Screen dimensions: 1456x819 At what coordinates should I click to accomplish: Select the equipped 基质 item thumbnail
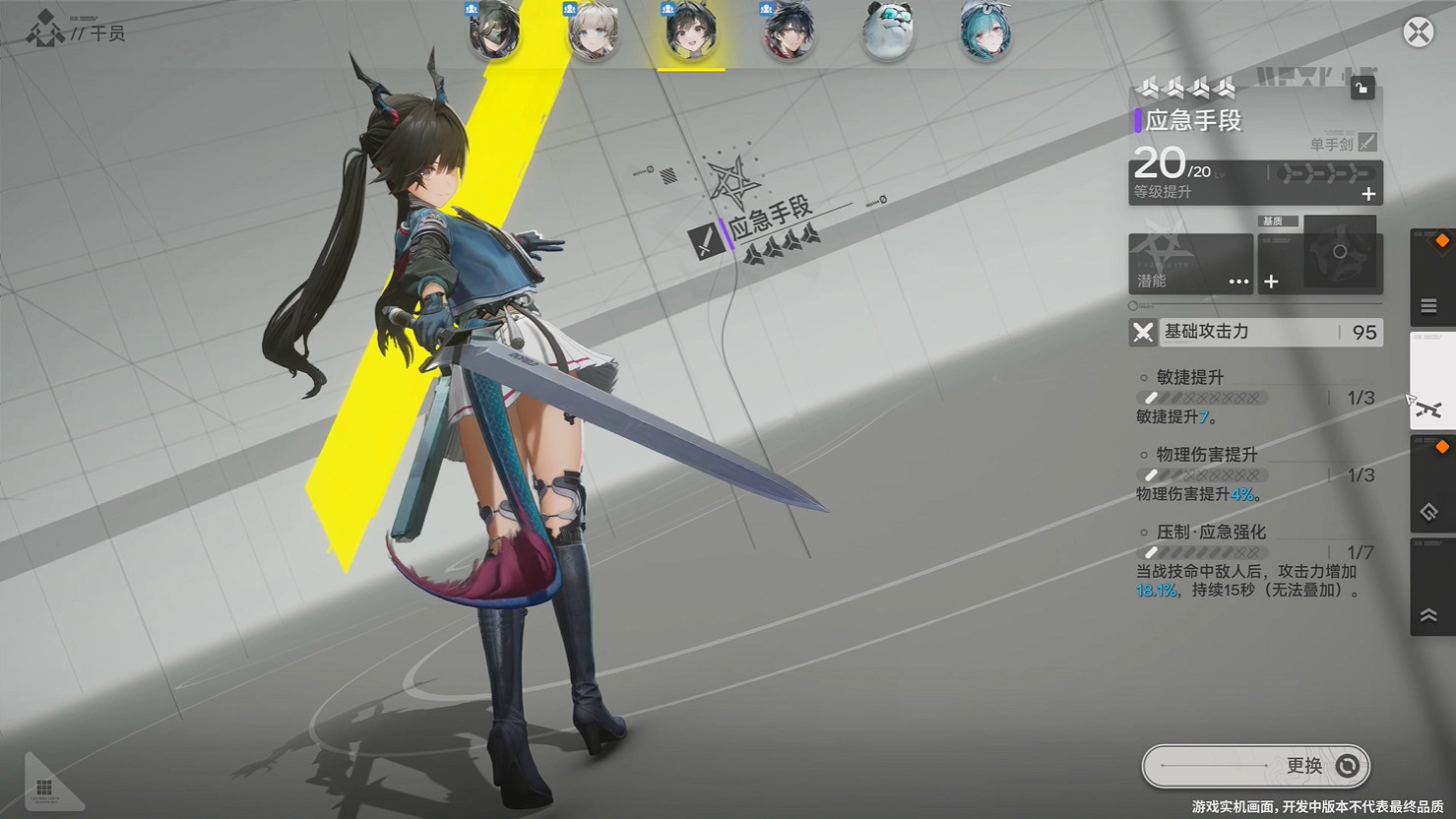pyautogui.click(x=1341, y=252)
